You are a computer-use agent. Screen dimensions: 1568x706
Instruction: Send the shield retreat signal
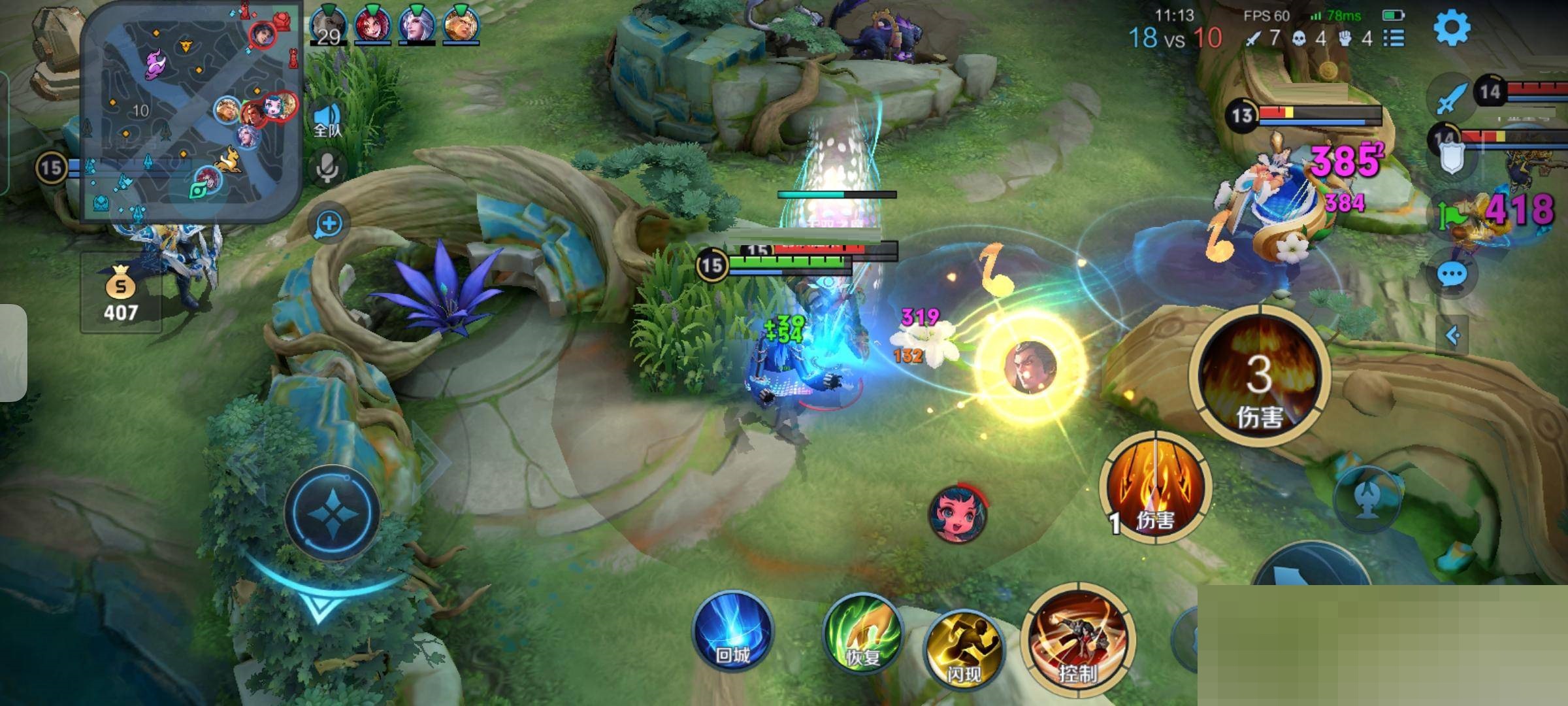pyautogui.click(x=1452, y=160)
